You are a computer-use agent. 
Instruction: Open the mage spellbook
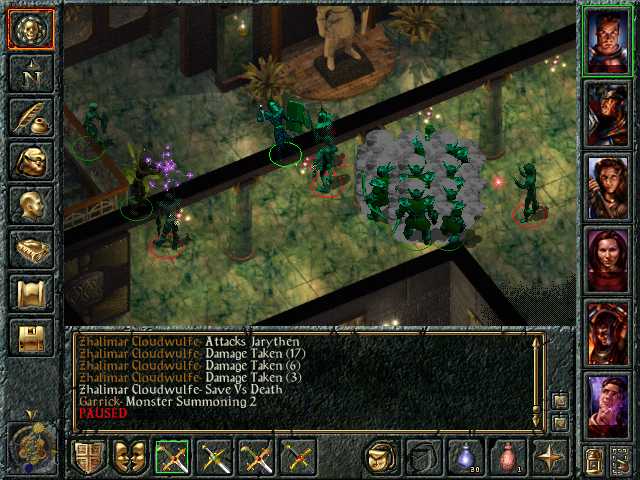tap(31, 249)
